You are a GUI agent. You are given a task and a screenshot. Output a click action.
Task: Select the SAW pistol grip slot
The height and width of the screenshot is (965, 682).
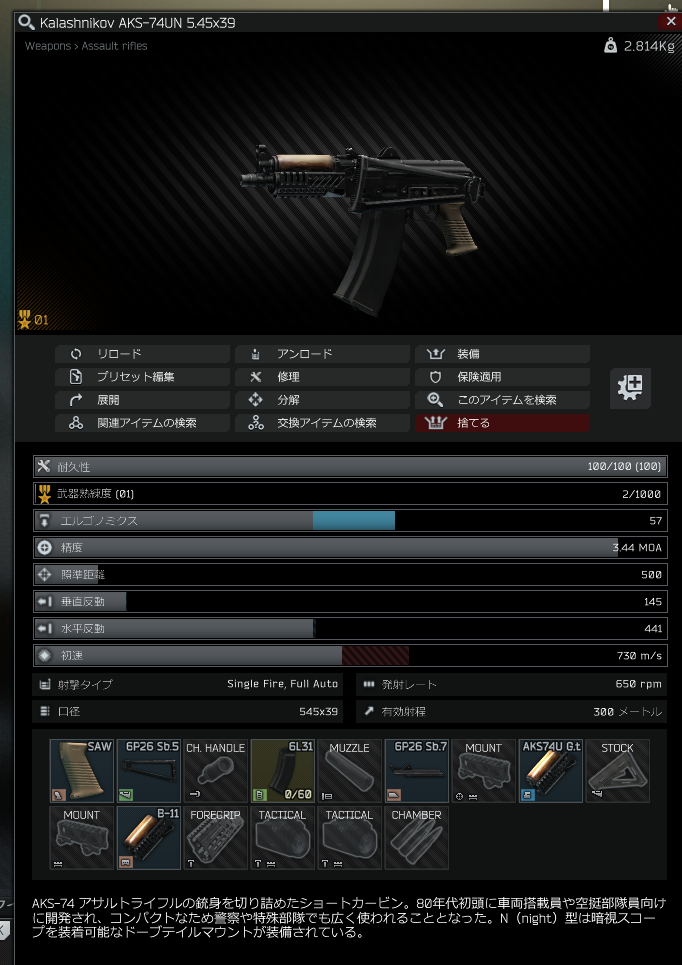pyautogui.click(x=82, y=771)
